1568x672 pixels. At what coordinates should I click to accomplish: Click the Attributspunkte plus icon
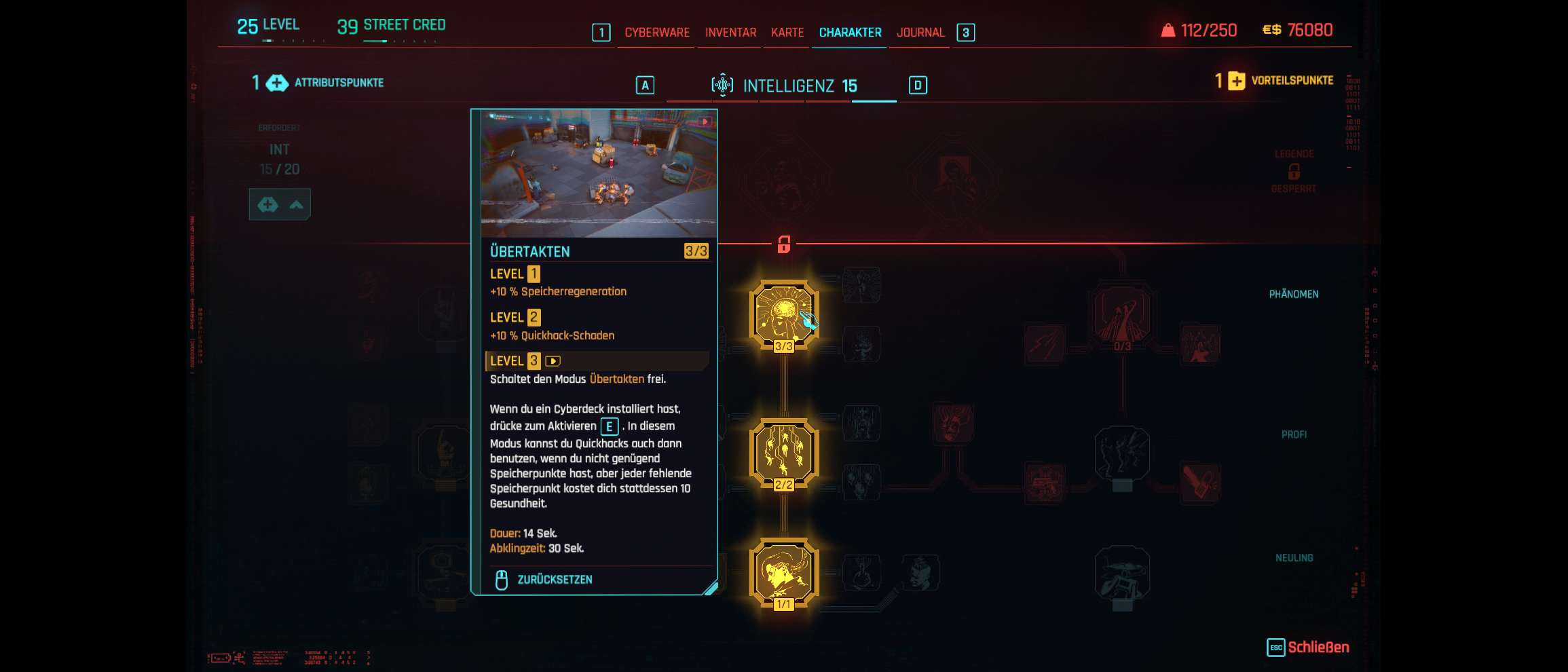click(276, 83)
